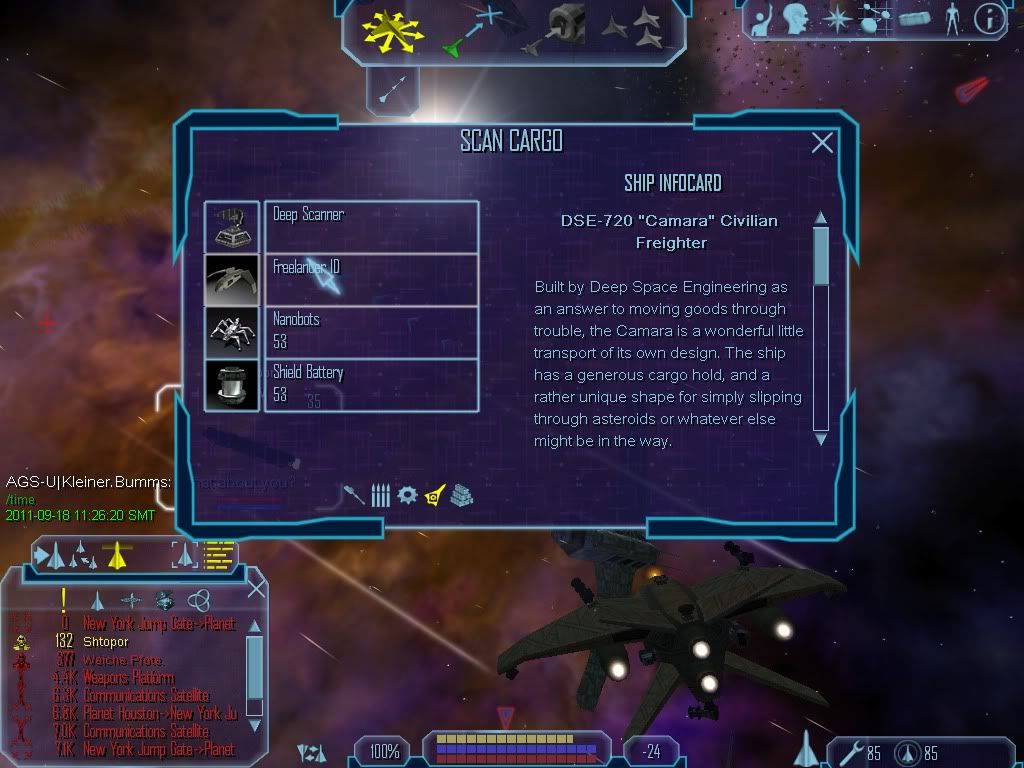The image size is (1024, 768).
Task: Select Shtopor in the contact list
Action: [x=105, y=642]
